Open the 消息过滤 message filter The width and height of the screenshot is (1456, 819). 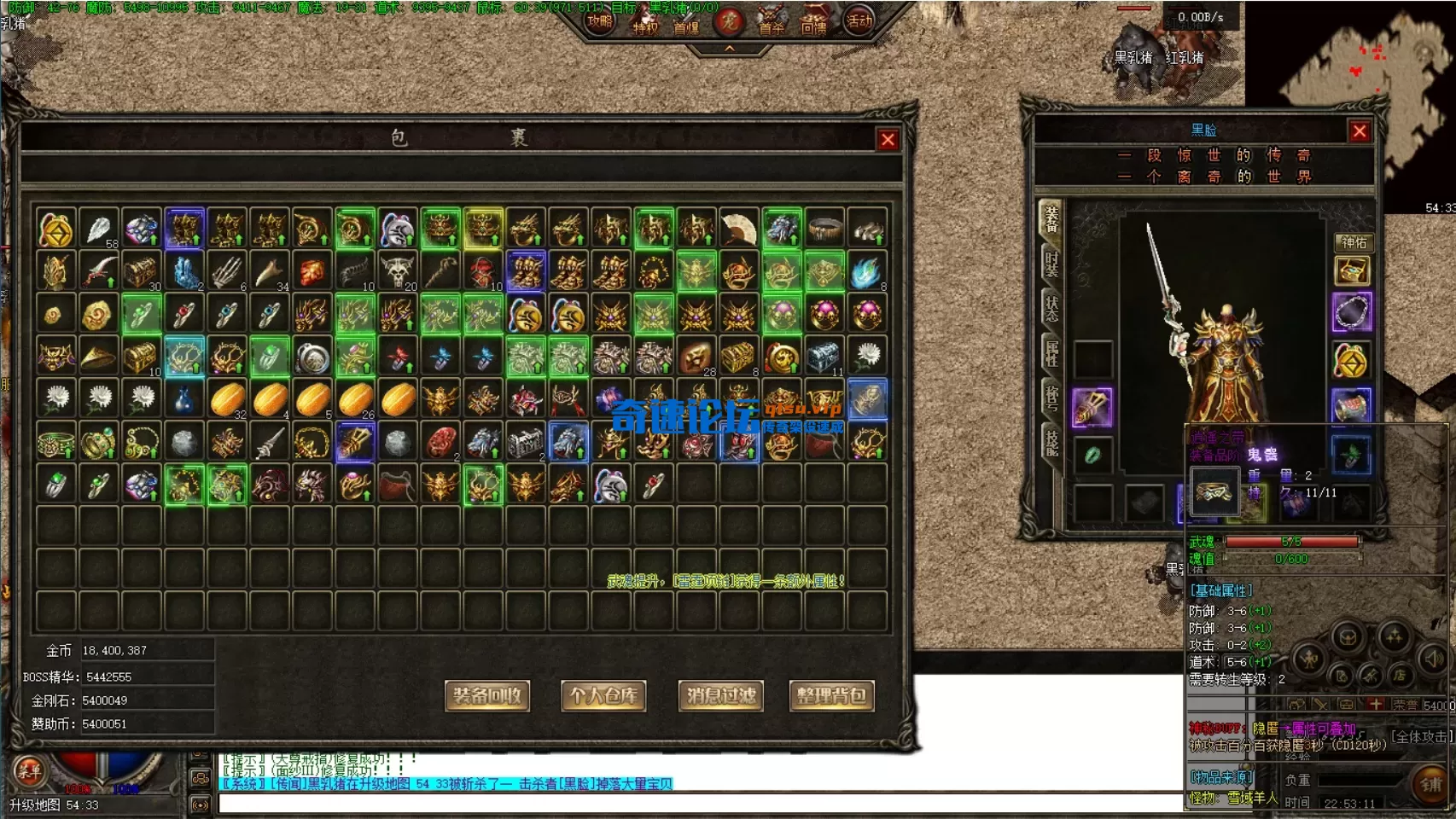(x=721, y=696)
